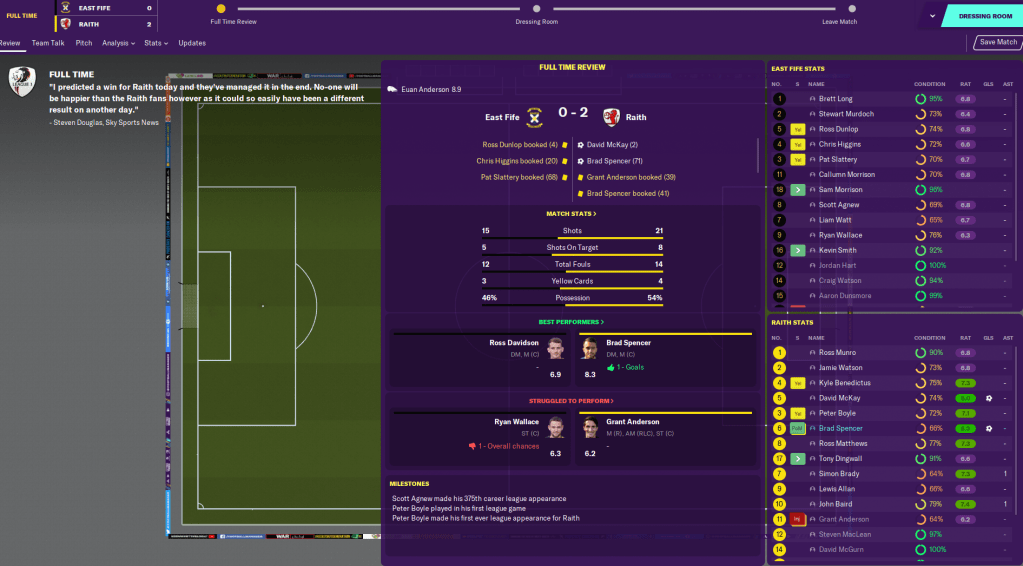Open the dropdown arrow beside Dressing Room
Screen dimensions: 1023x566
932,16
